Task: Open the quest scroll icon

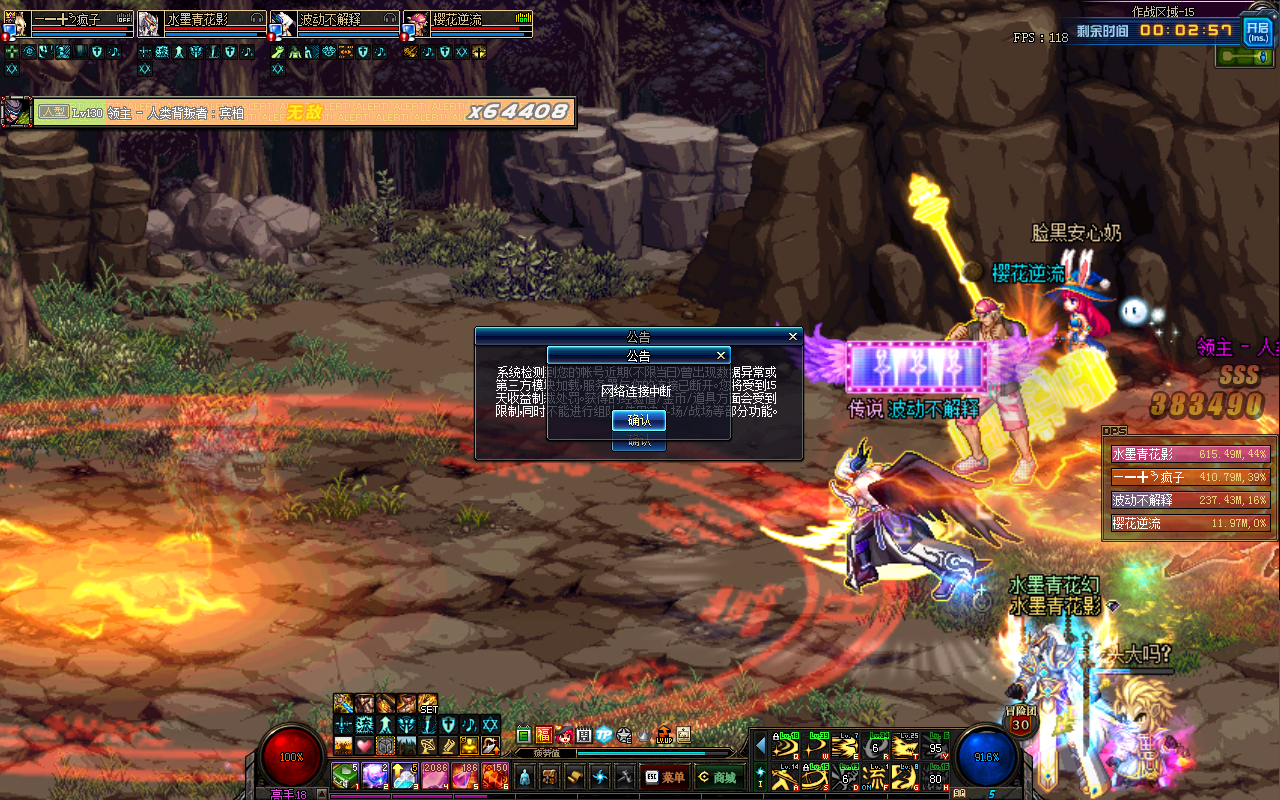Action: [x=575, y=777]
